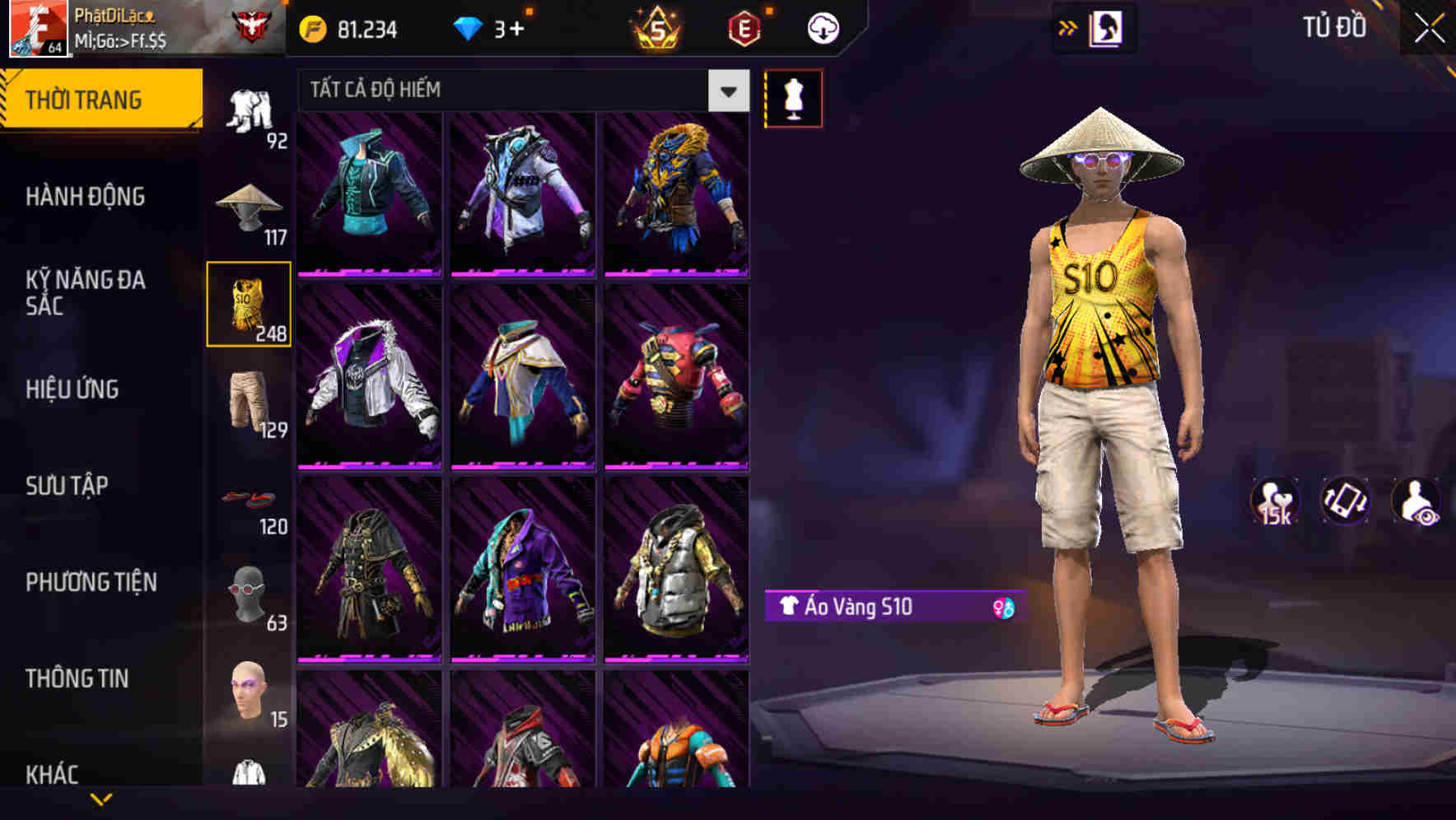Image resolution: width=1456 pixels, height=820 pixels.
Task: Toggle the mannequin display above the character
Action: 794,97
